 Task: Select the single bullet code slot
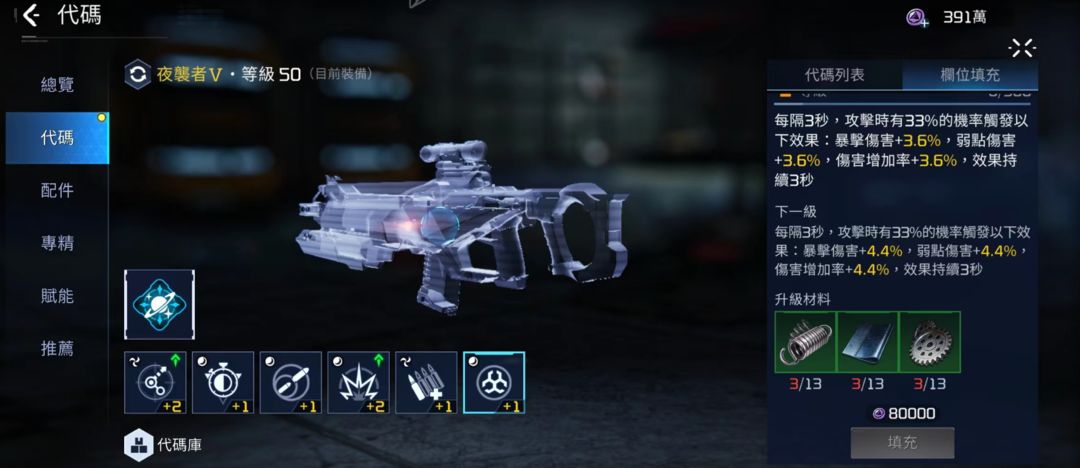(291, 382)
